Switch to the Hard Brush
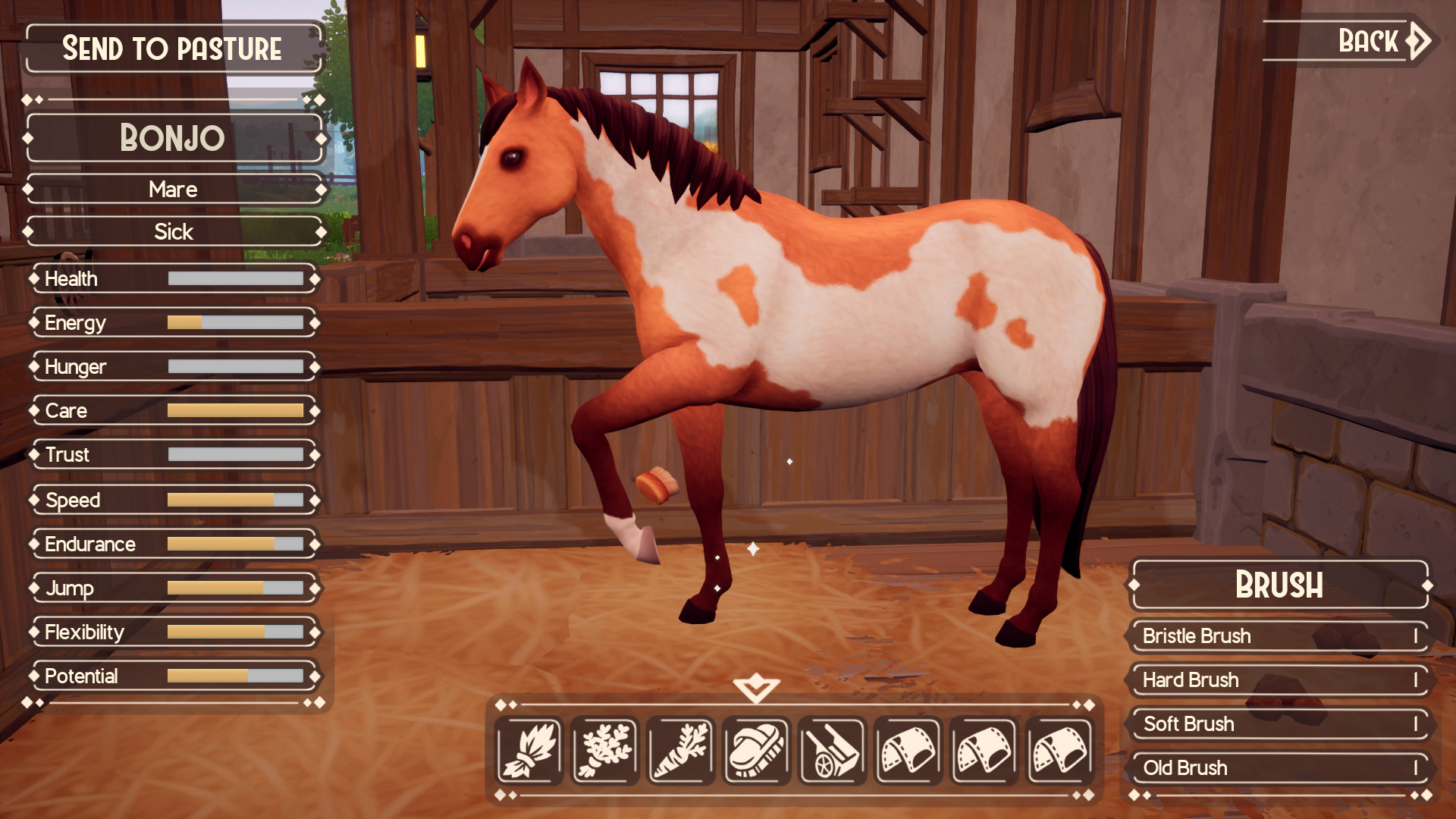Viewport: 1456px width, 819px height. 1278,681
